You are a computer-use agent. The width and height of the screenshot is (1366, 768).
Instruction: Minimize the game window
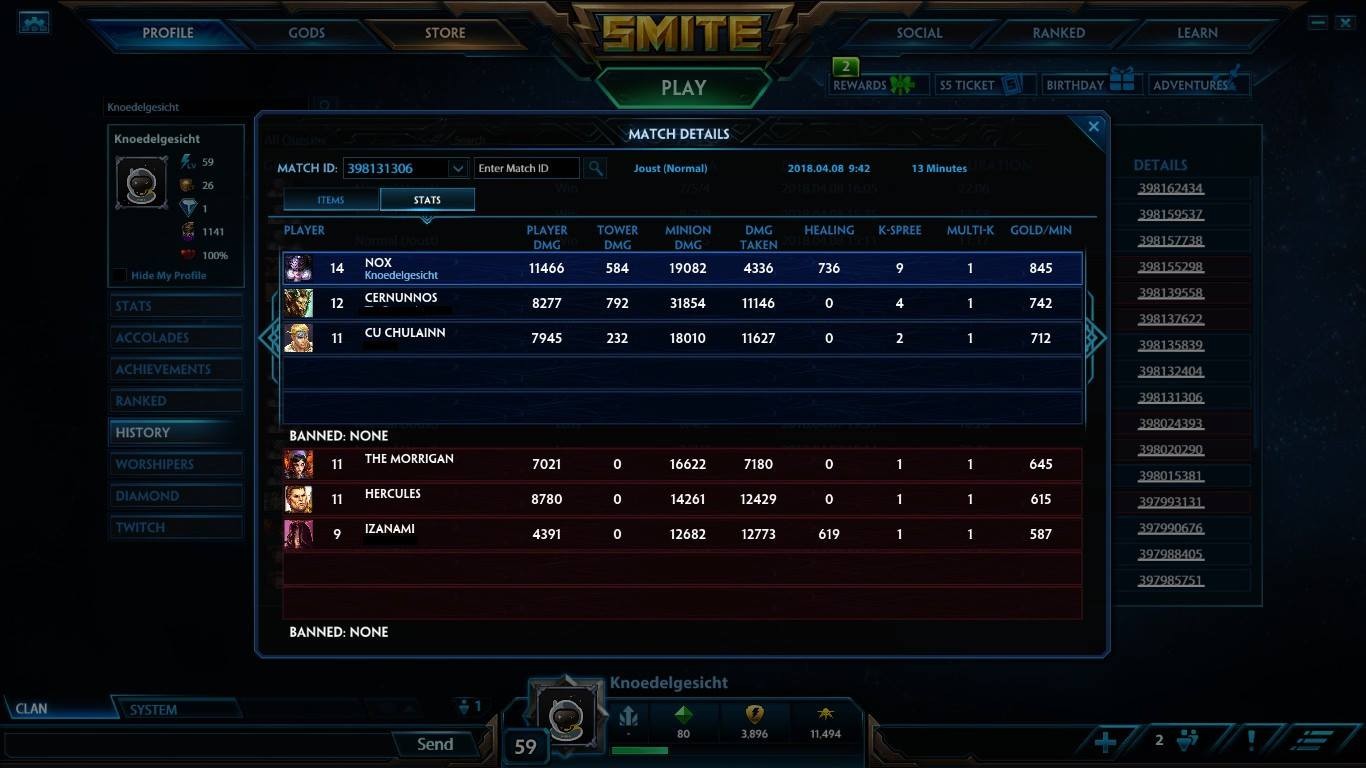[1318, 22]
